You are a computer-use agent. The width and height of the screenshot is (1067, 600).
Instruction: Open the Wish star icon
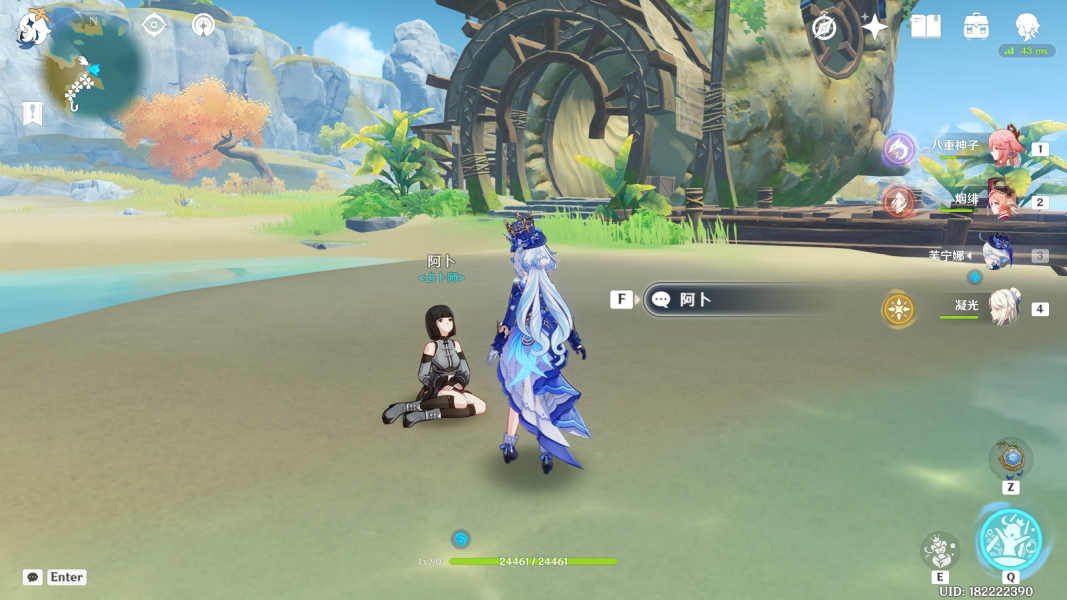[874, 27]
